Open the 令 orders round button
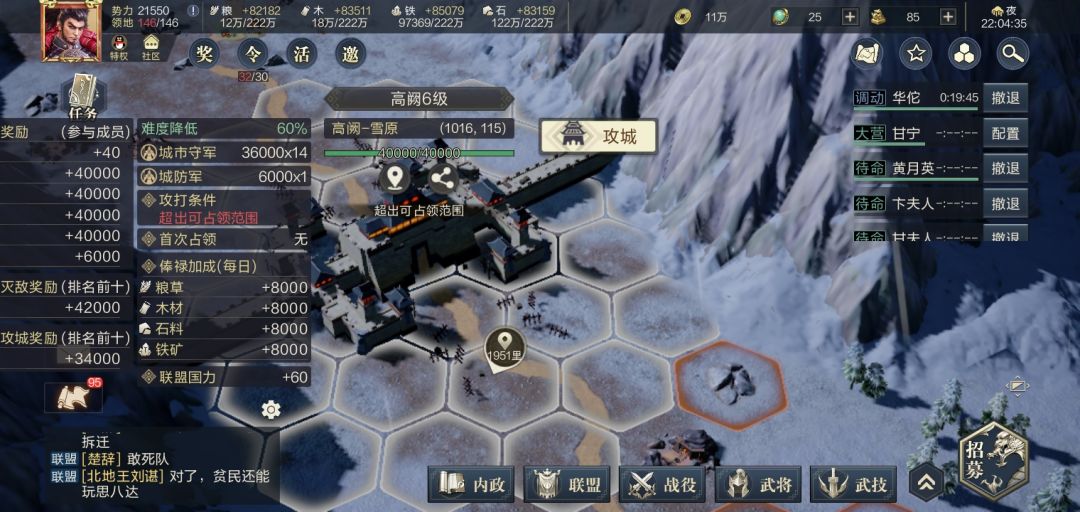1080x512 pixels. pos(253,54)
